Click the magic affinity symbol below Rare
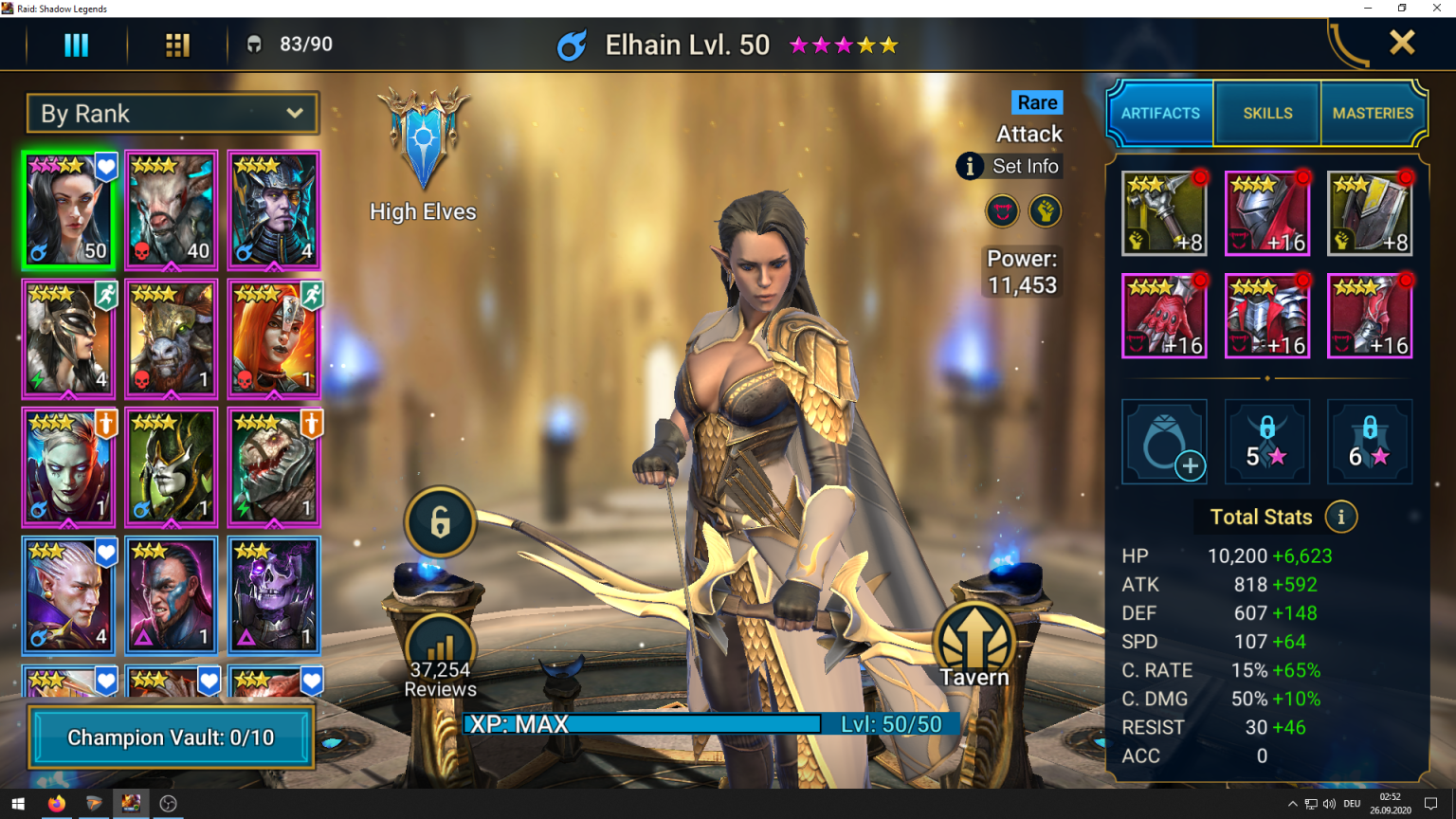The width and height of the screenshot is (1456, 819). (x=1002, y=210)
